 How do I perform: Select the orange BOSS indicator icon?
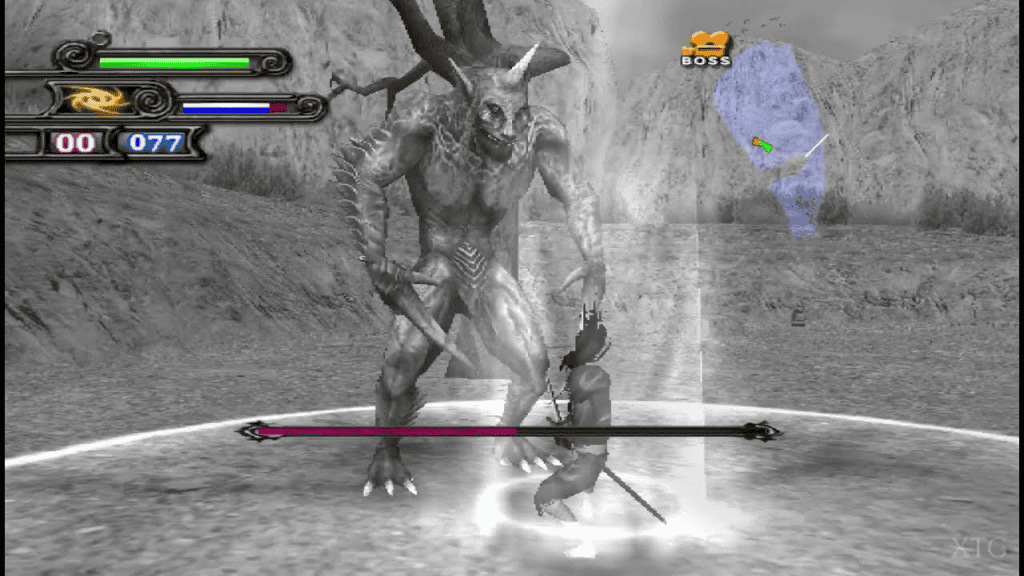pos(706,48)
